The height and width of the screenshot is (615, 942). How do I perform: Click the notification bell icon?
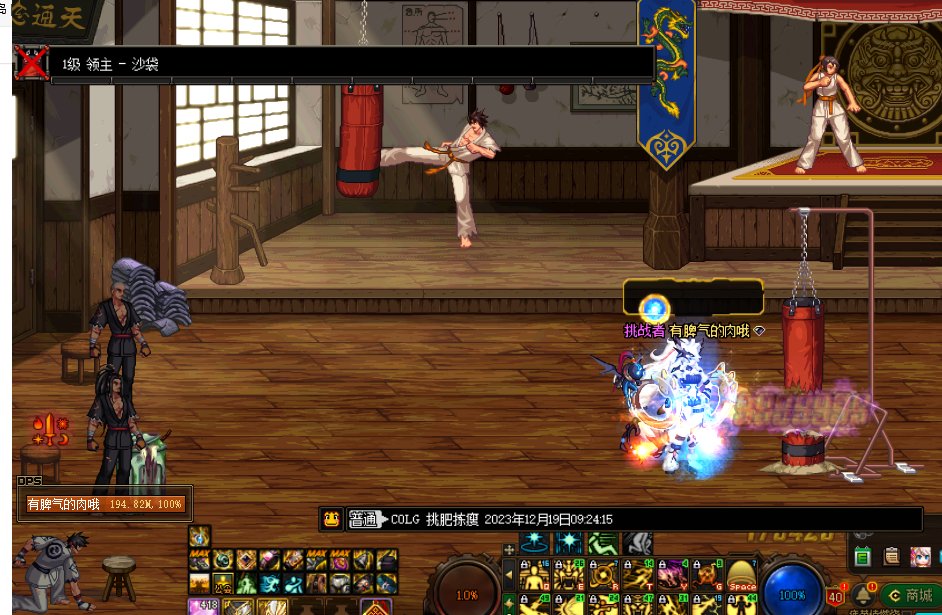pos(864,597)
